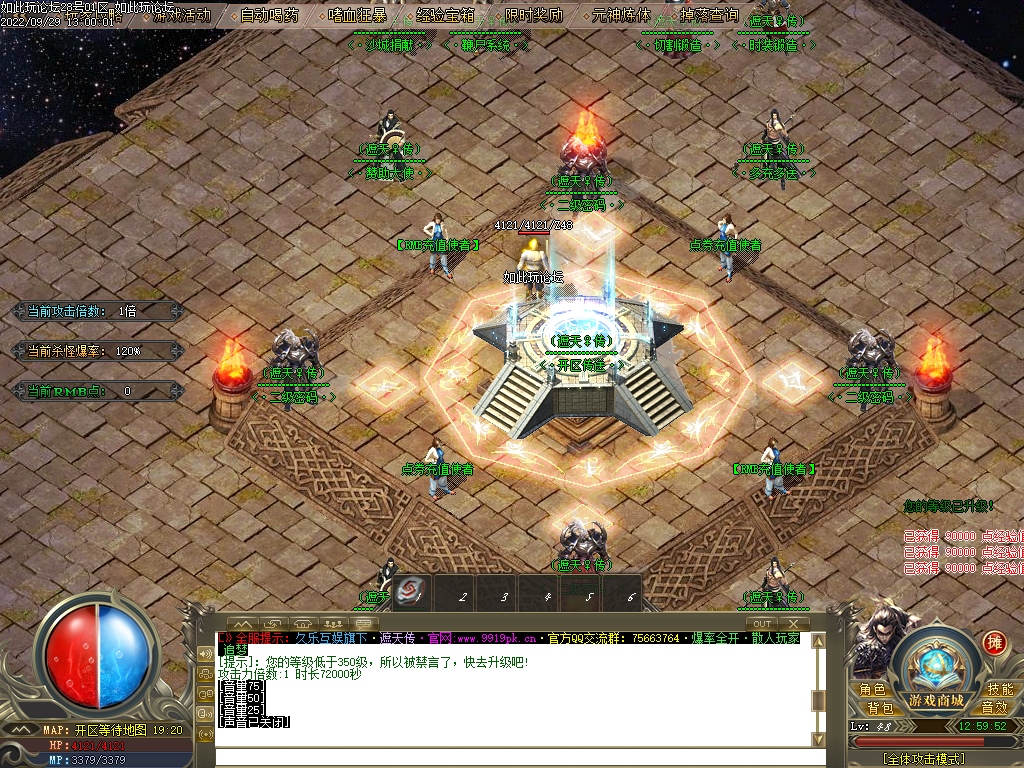Image resolution: width=1024 pixels, height=768 pixels.
Task: Toggle 自动喝药 auto-potion option
Action: pyautogui.click(x=270, y=15)
